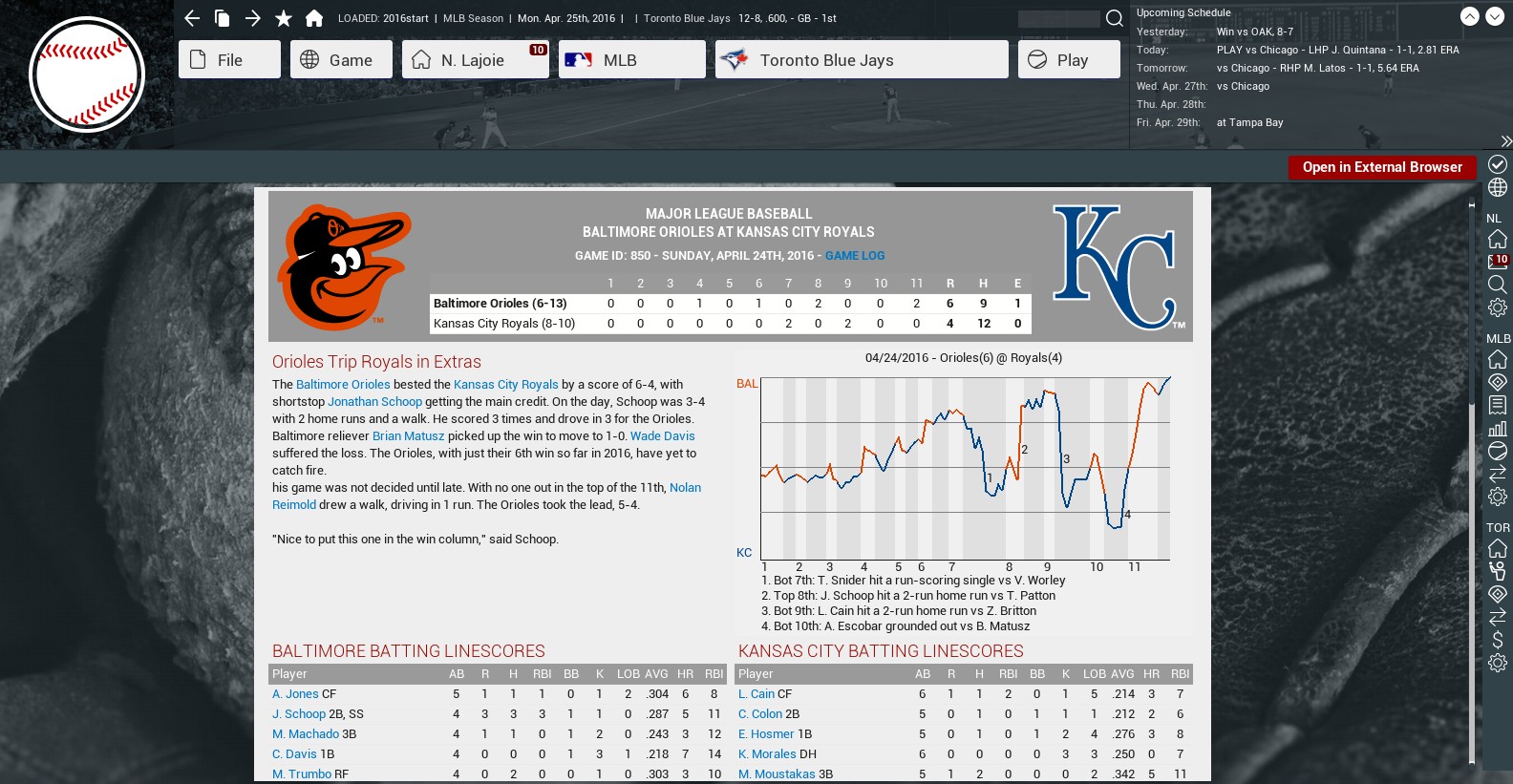Open the File menu
This screenshot has width=1513, height=784.
(229, 60)
